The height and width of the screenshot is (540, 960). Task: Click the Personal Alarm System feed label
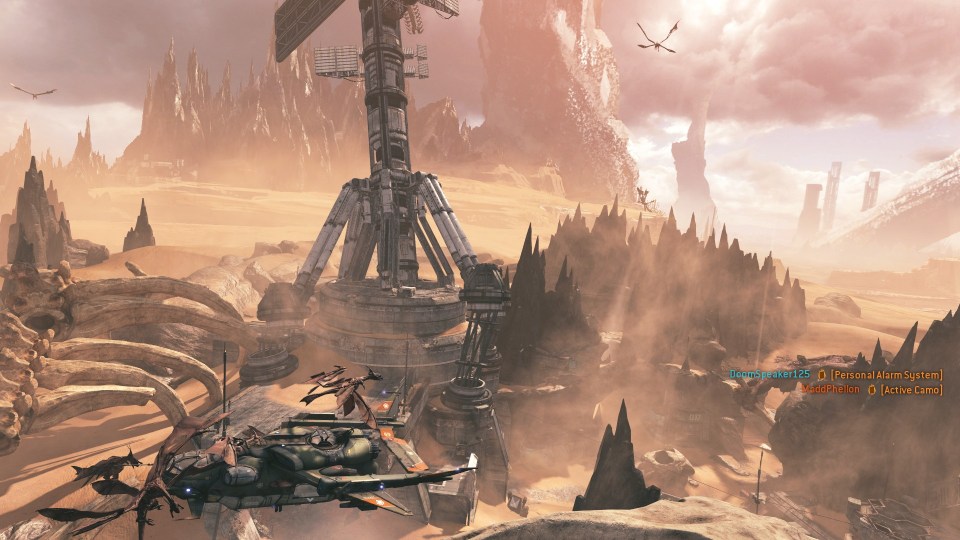[887, 374]
